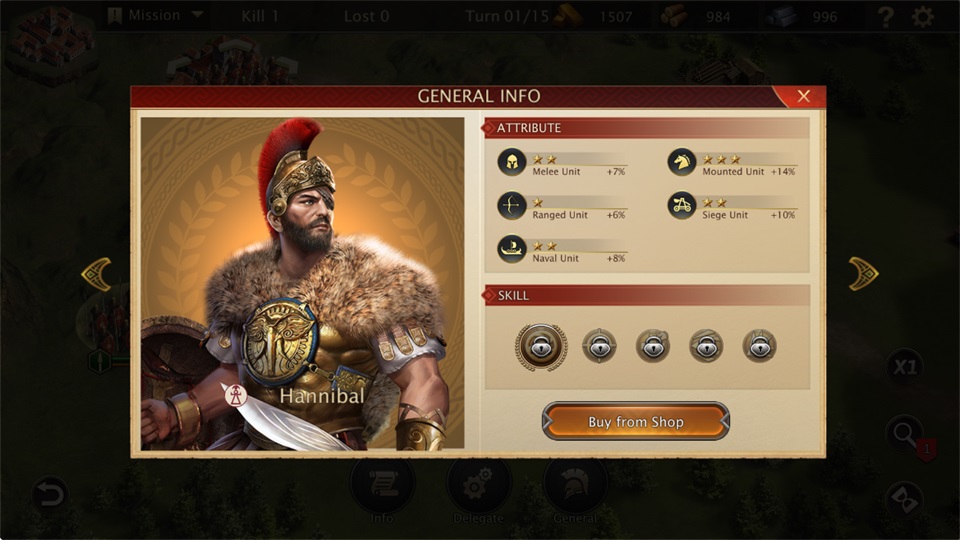The image size is (960, 540).
Task: End the turn with hourglass button
Action: pyautogui.click(x=905, y=498)
